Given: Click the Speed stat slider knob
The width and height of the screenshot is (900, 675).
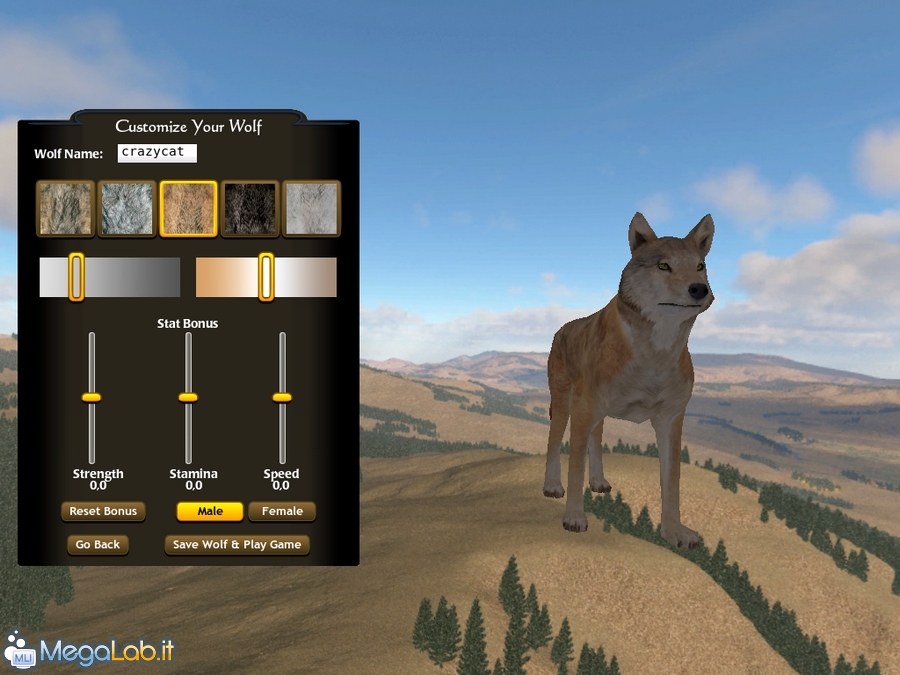Looking at the screenshot, I should [282, 397].
